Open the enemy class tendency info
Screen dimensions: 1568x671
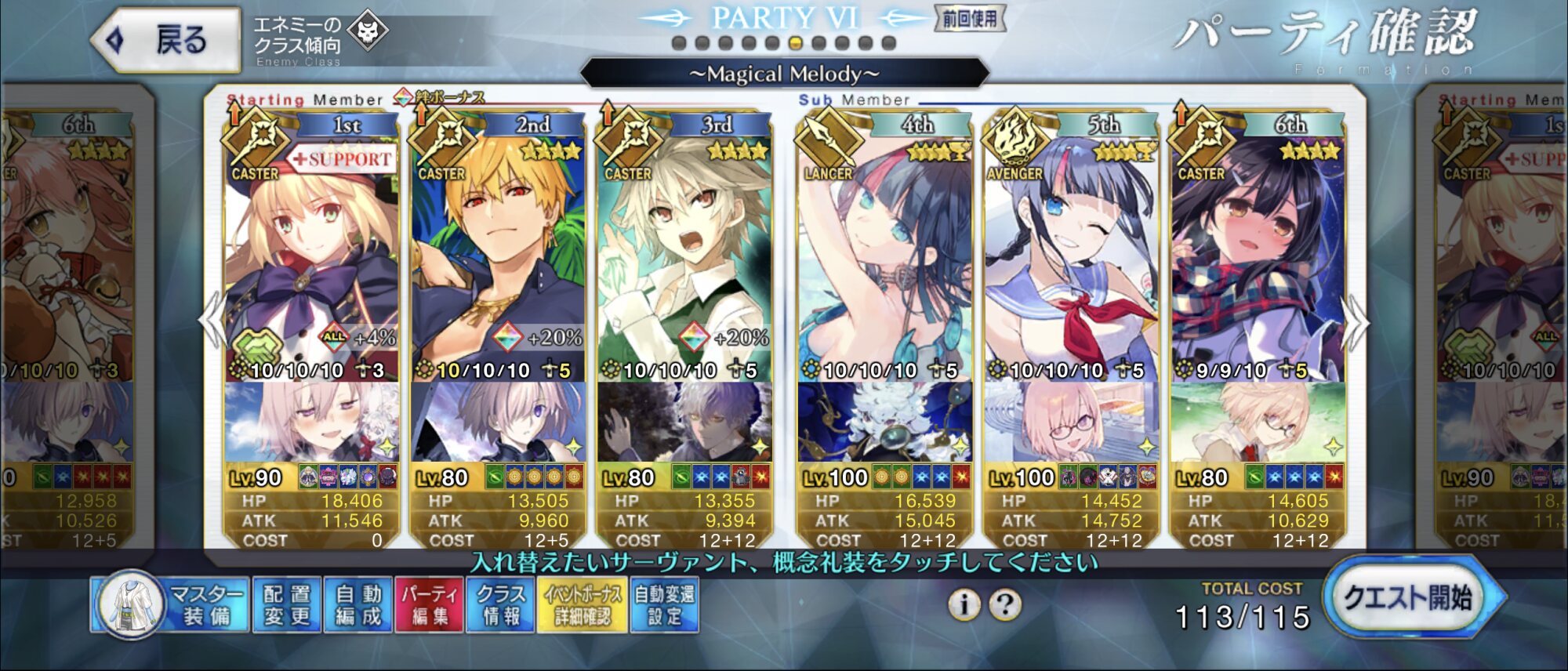tap(320, 39)
